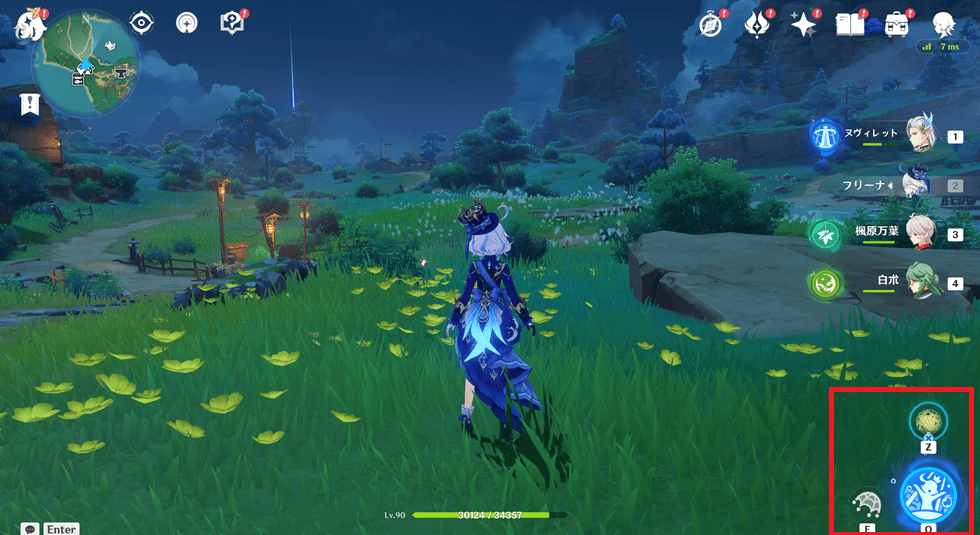The image size is (980, 535).
Task: Open the circular minimap
Action: click(x=87, y=63)
